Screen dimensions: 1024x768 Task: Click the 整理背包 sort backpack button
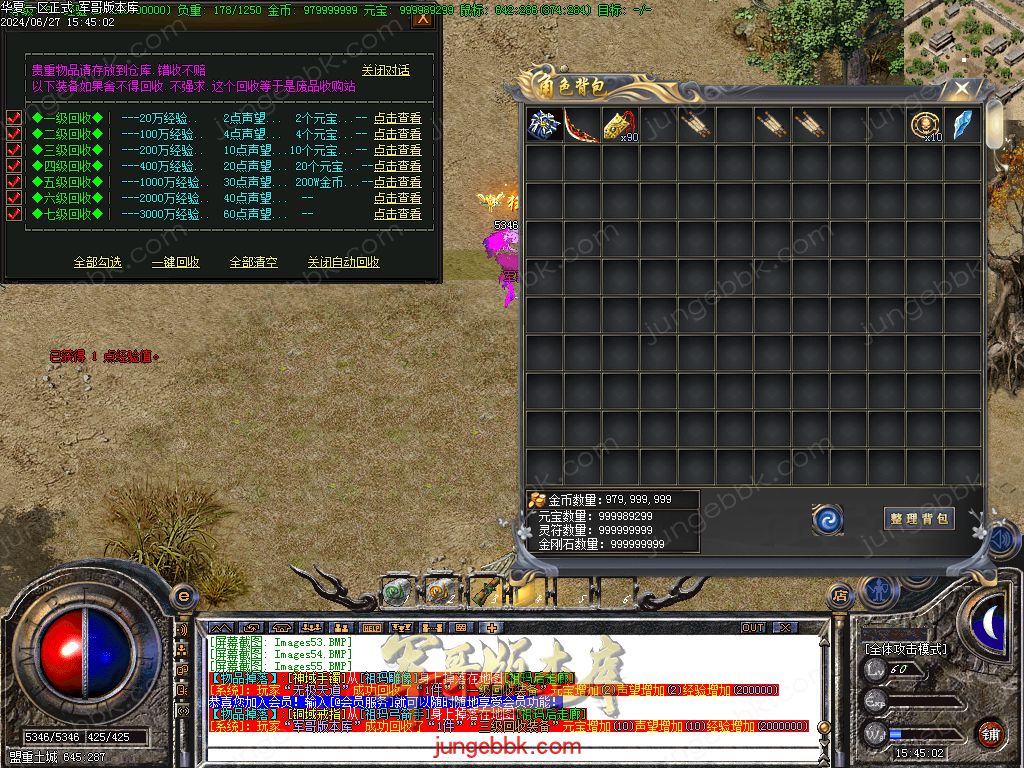pos(919,518)
